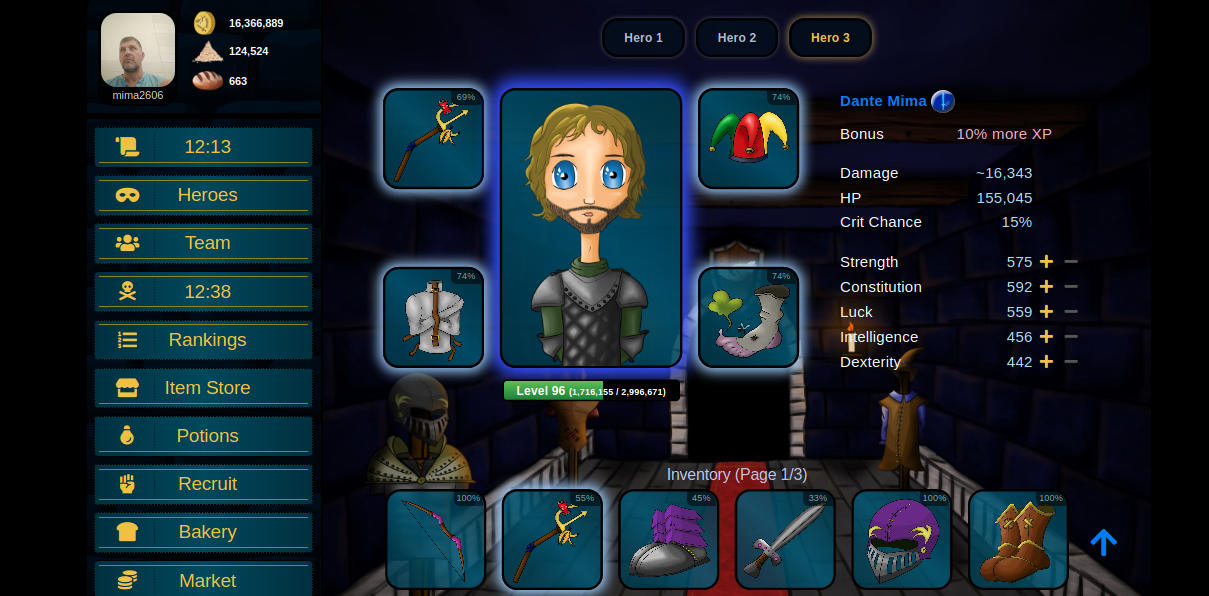The image size is (1209, 596).
Task: Add a point to Strength
Action: click(x=1046, y=262)
